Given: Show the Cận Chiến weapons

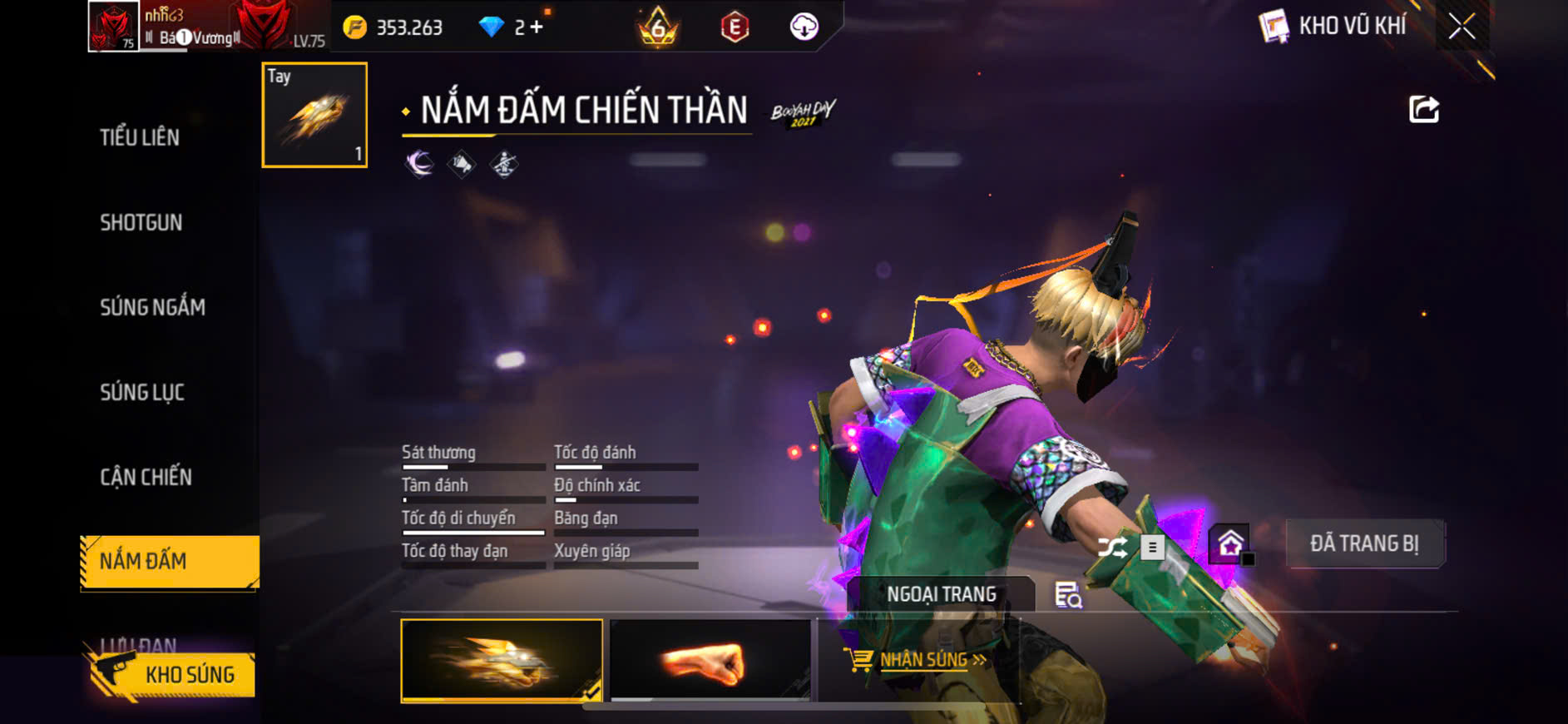Looking at the screenshot, I should tap(146, 477).
